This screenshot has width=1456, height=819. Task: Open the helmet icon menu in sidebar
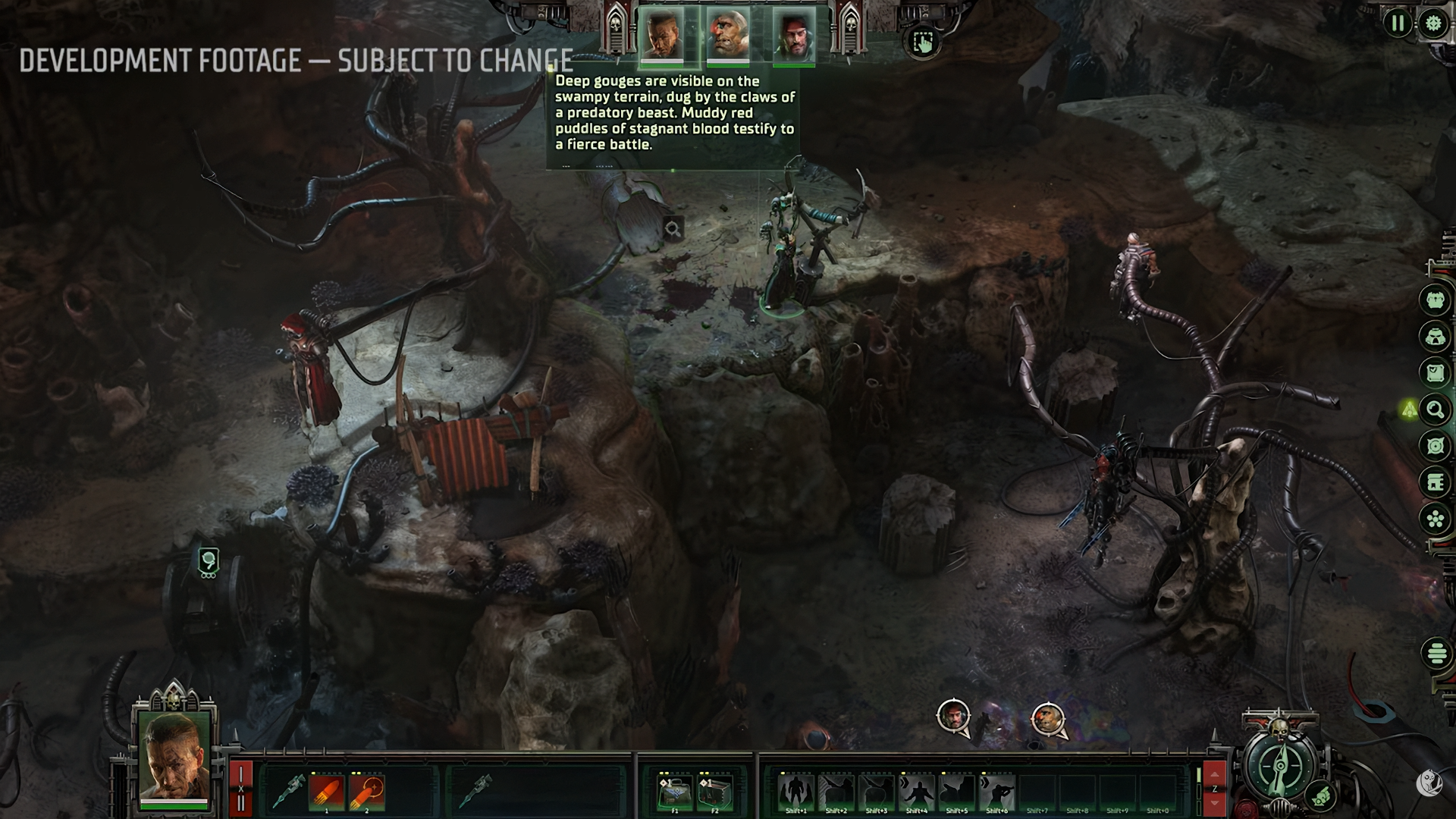pos(1435,336)
